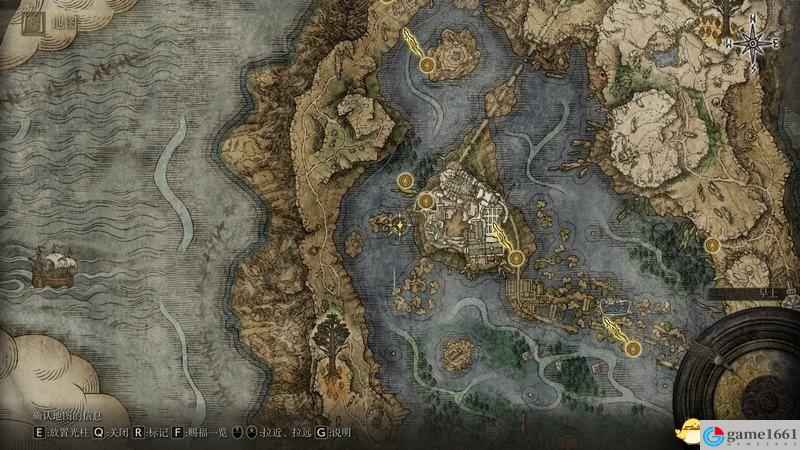Choose the grace marker on the eastern lakeshore
Screen dimensions: 800x450
(x=712, y=243)
